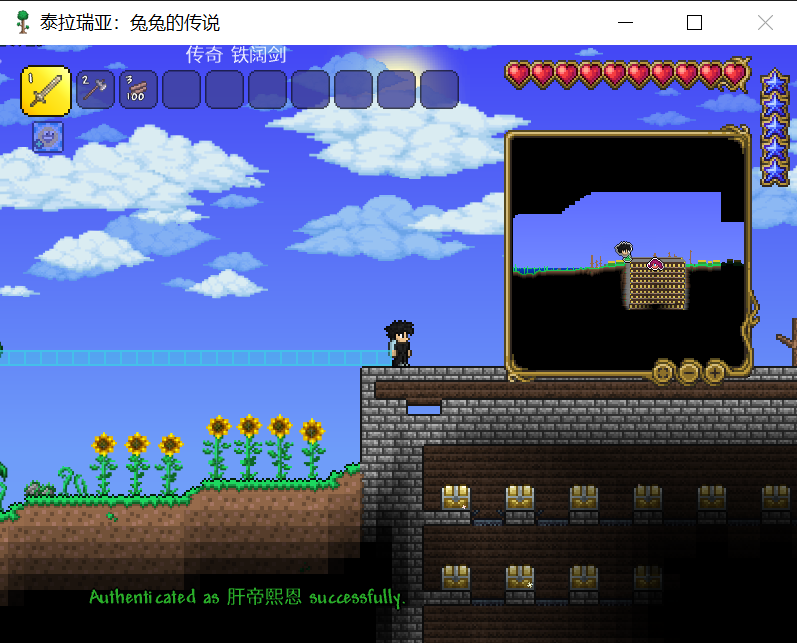Screen dimensions: 797x643
Task: Minimize the game window
Action: [x=626, y=22]
